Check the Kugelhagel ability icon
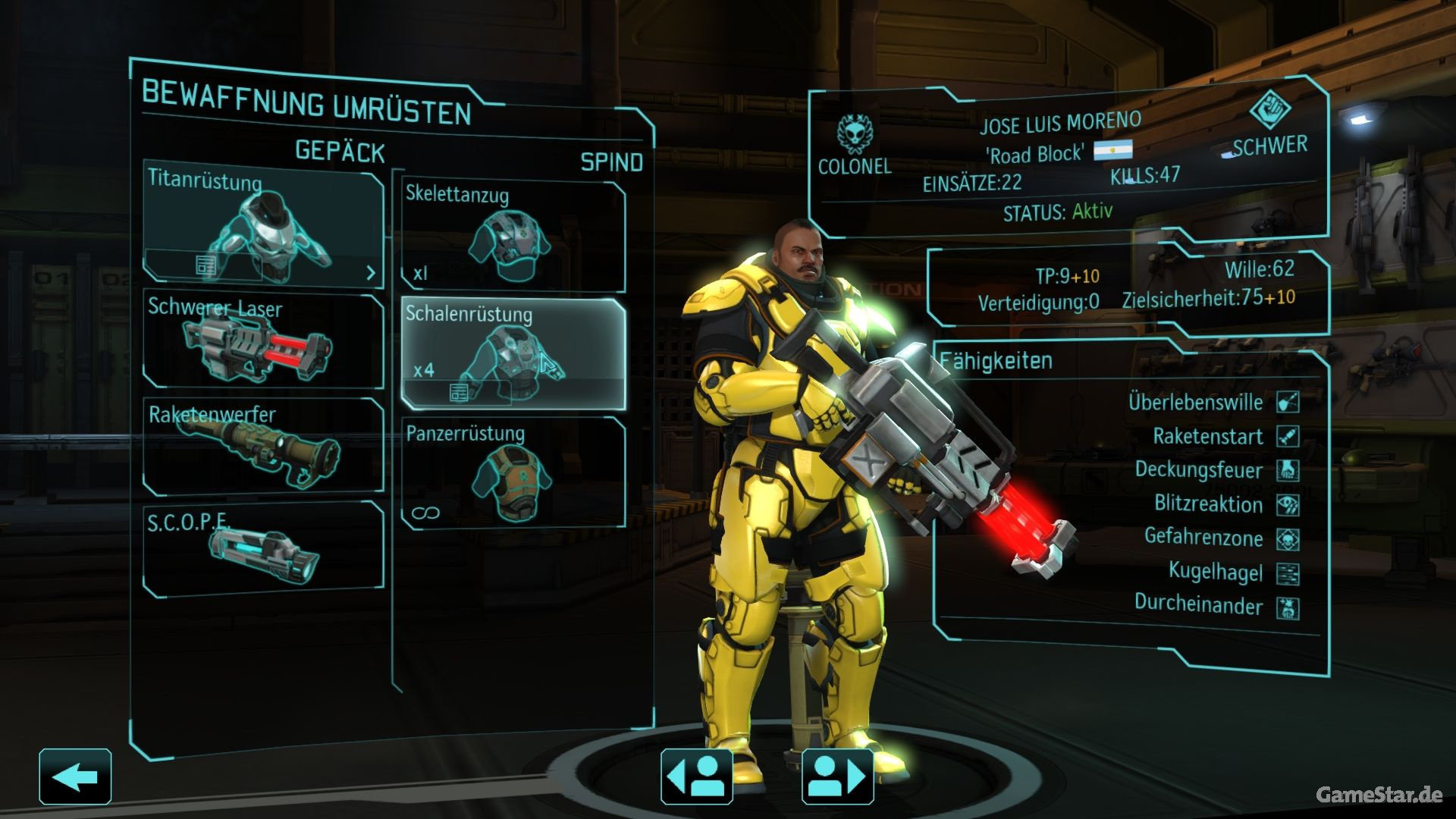 1288,573
